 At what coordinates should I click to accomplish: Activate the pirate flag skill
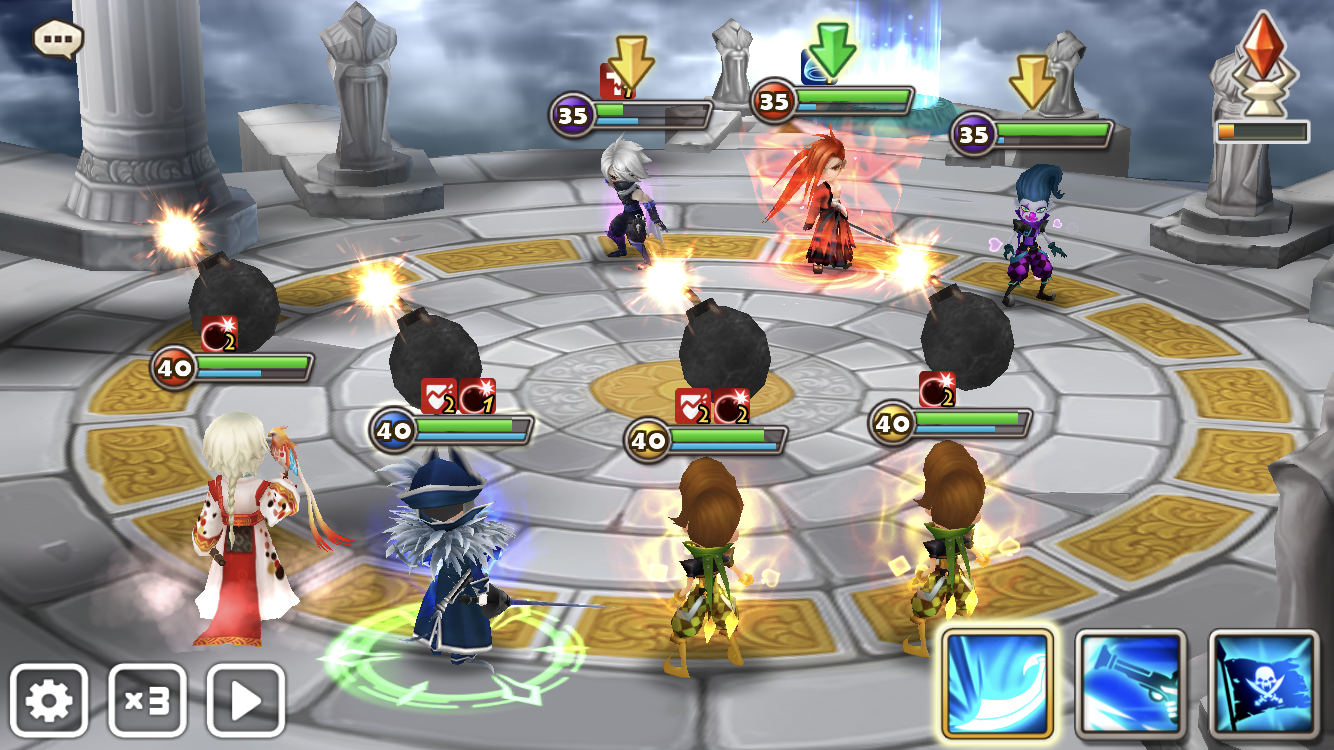[x=1264, y=684]
